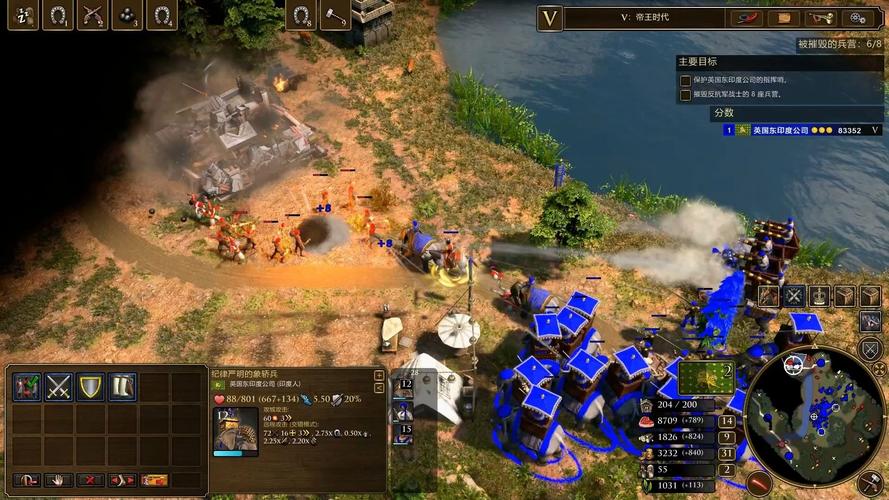Select the cannonballs control group numbered 3
Viewport: 889px width, 500px height.
coord(127,15)
